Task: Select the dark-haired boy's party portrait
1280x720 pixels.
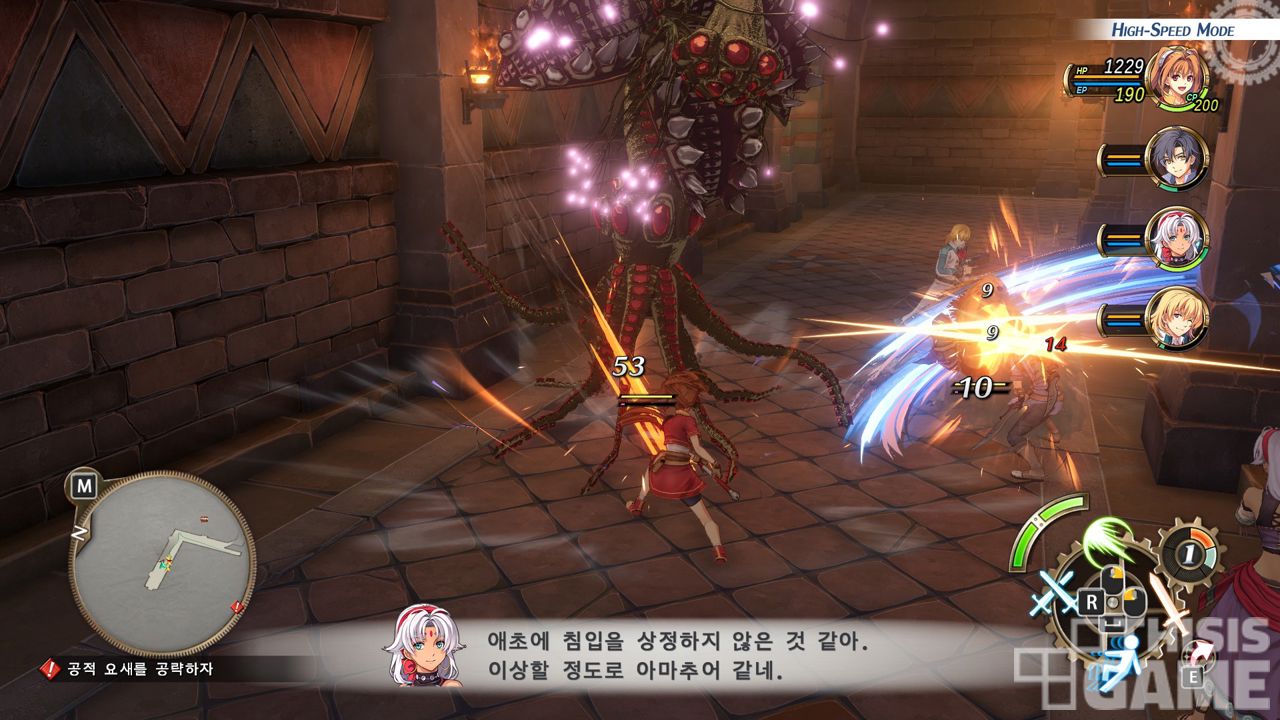Action: [x=1176, y=158]
